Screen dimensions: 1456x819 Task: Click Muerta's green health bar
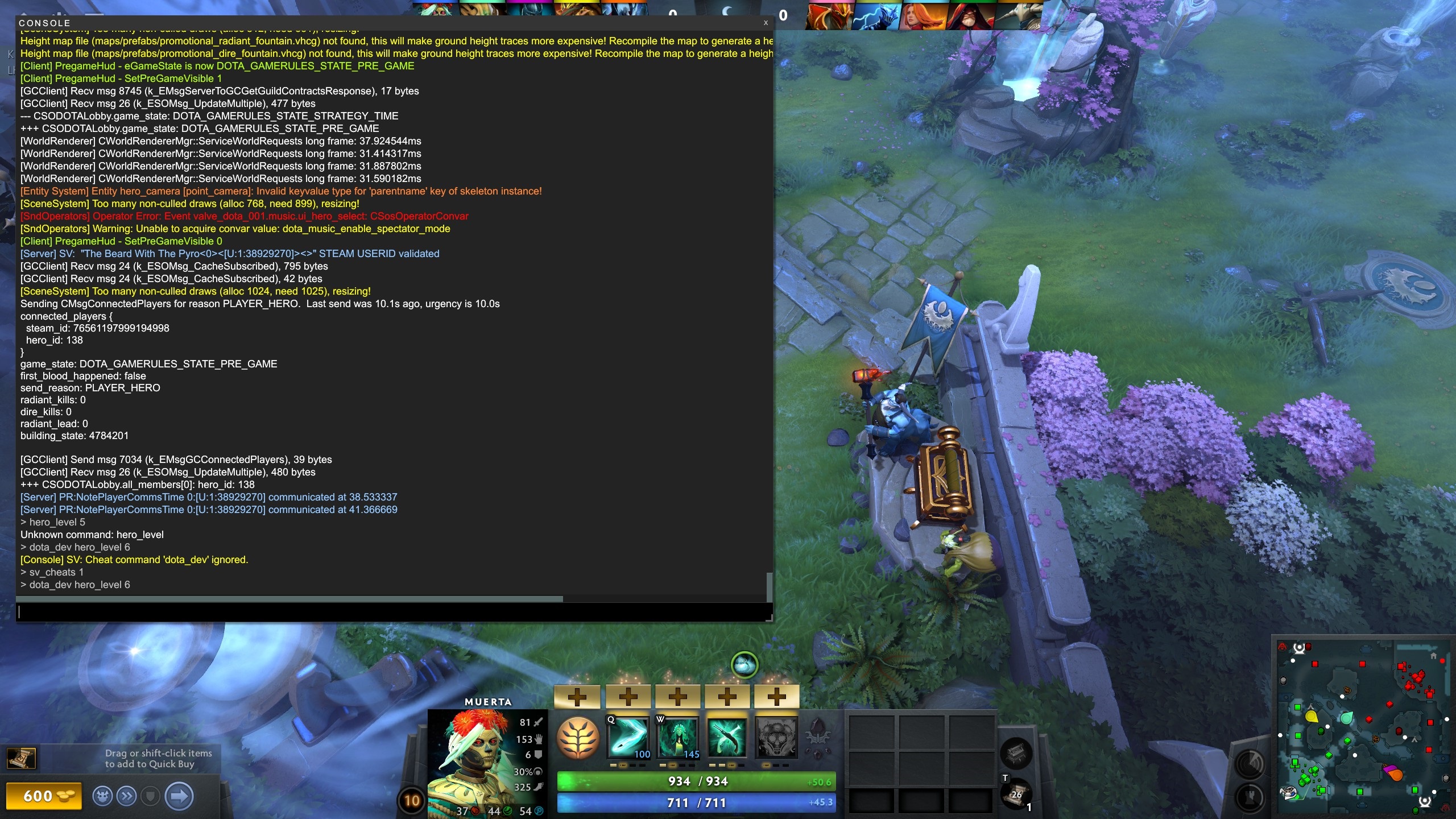click(x=697, y=781)
